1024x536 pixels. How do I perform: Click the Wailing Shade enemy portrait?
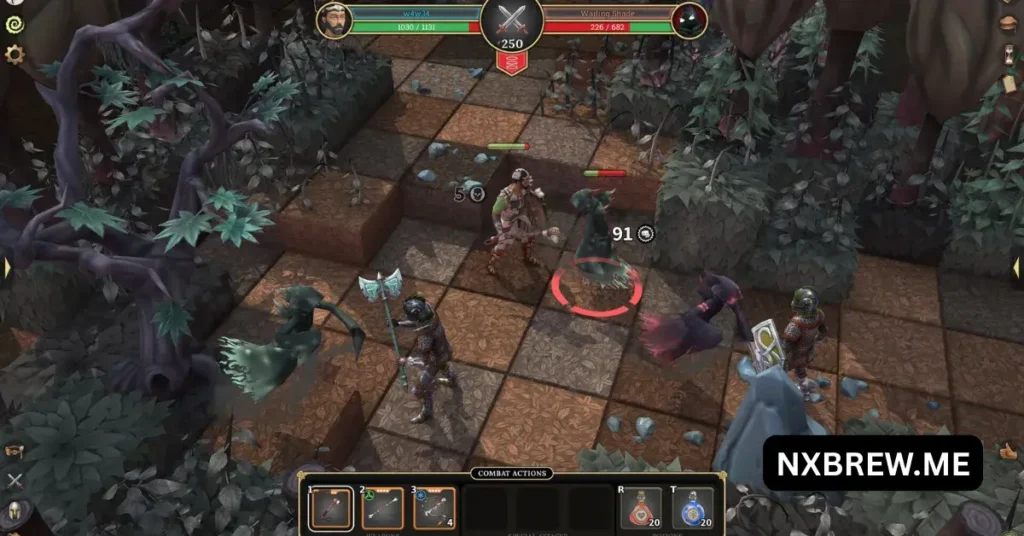[x=689, y=19]
